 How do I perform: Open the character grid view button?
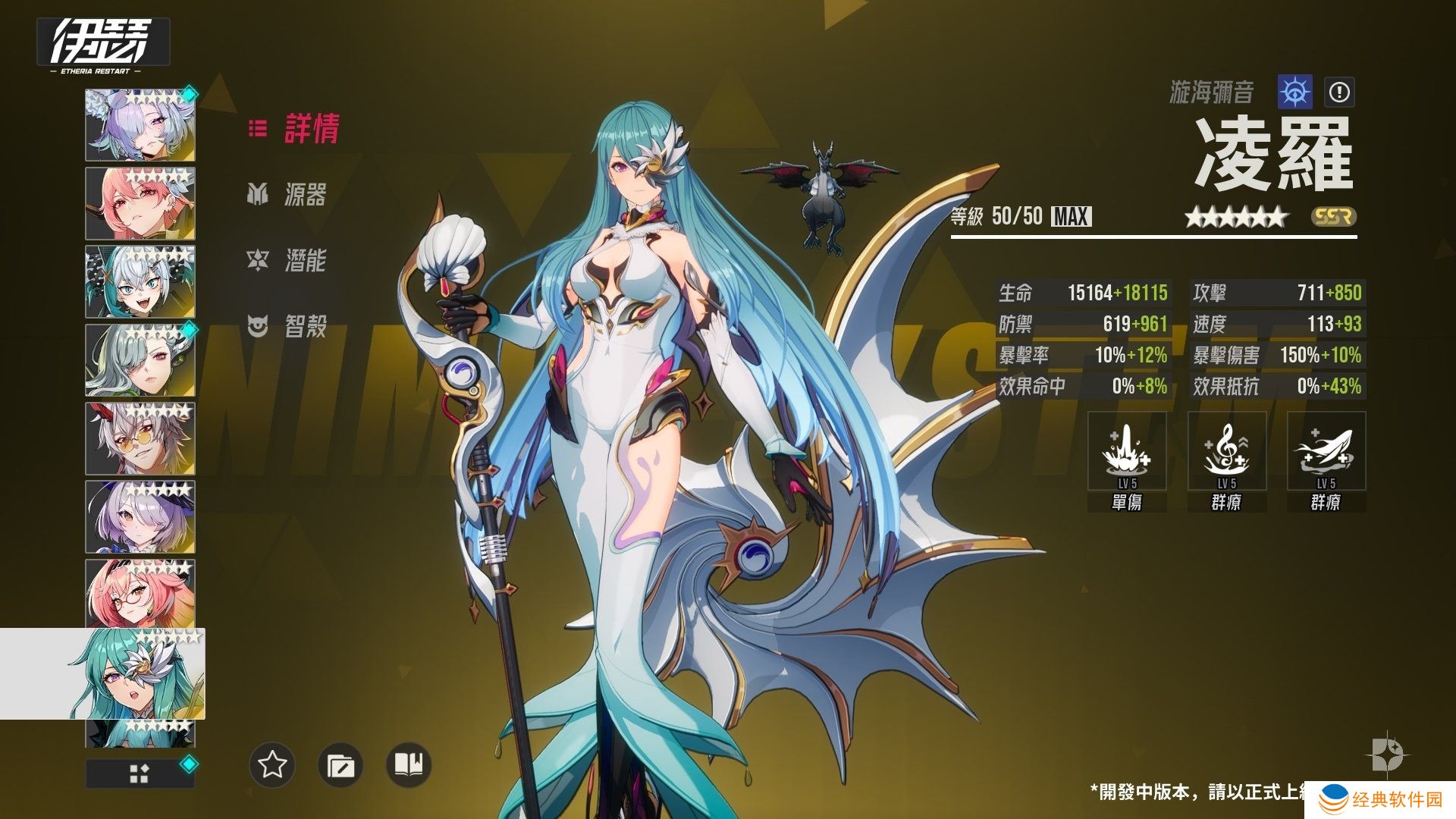[x=140, y=773]
